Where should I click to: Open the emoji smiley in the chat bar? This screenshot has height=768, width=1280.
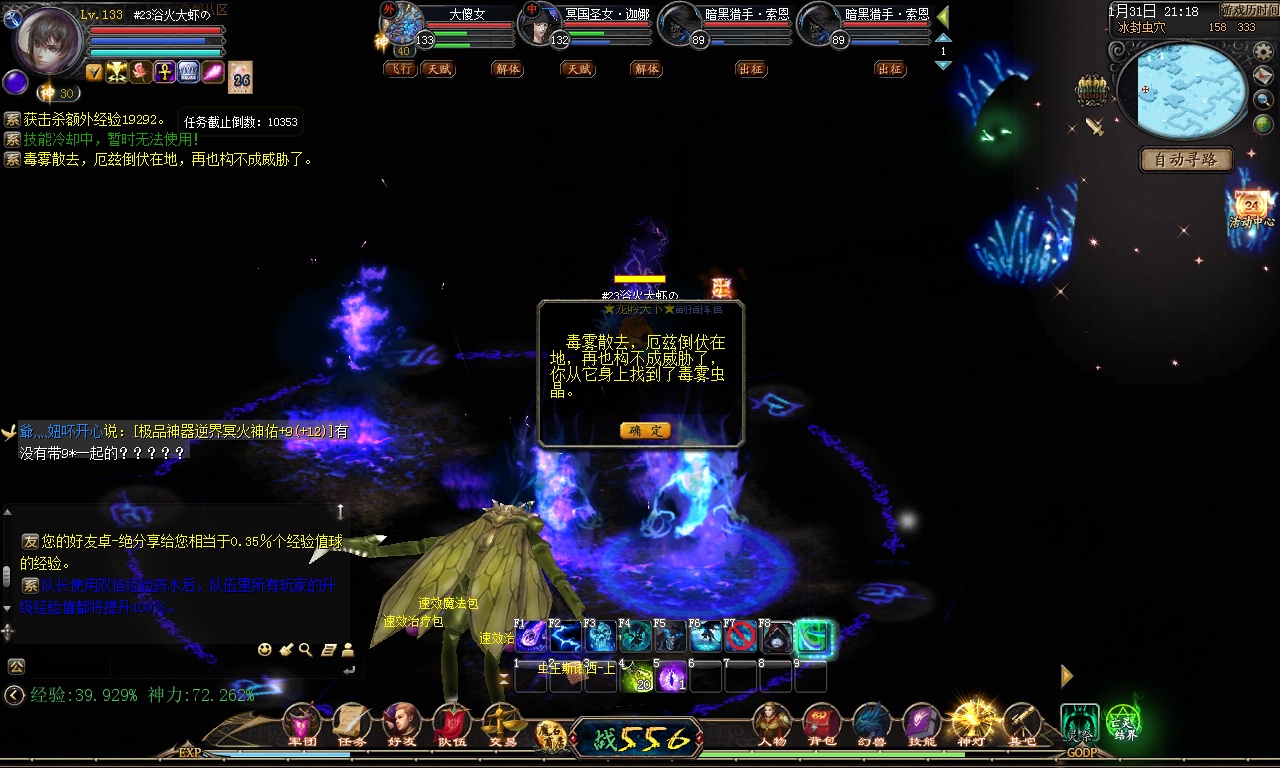(x=264, y=650)
